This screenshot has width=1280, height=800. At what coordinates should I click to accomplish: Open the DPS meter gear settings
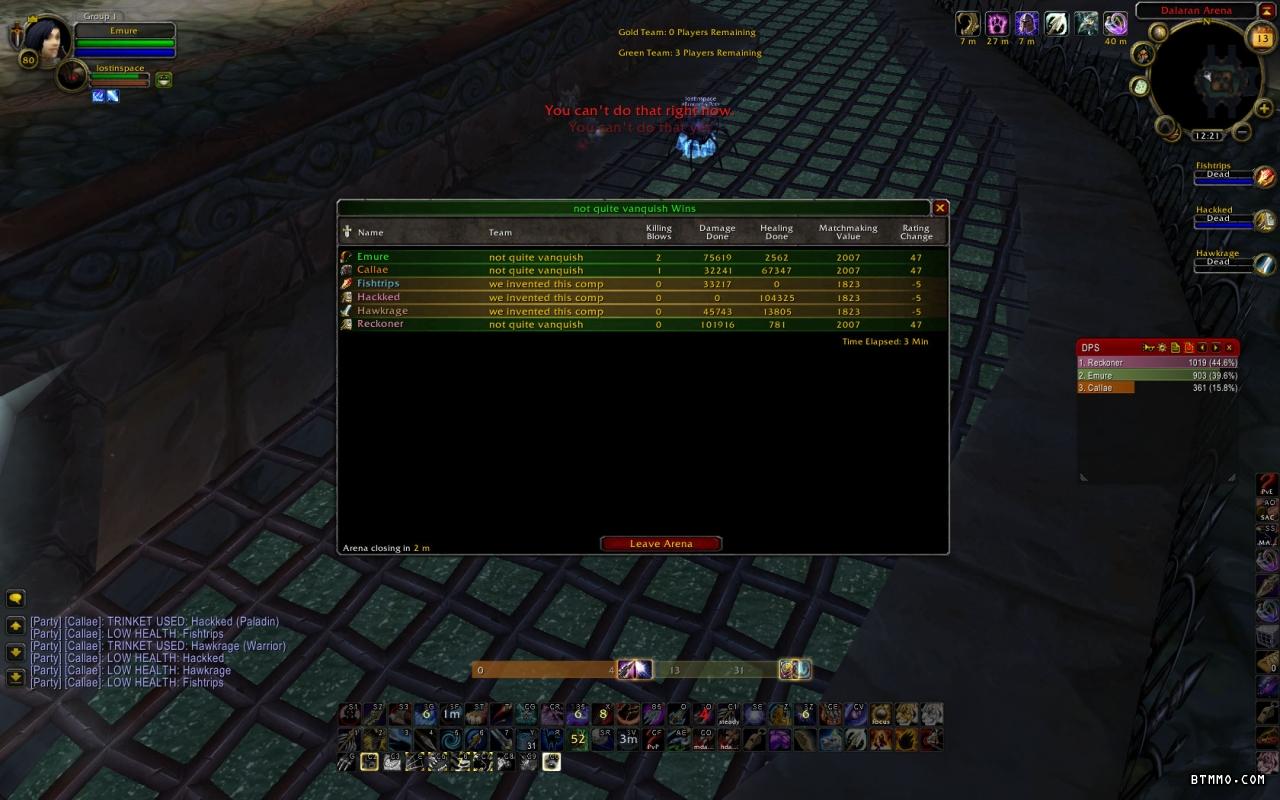pyautogui.click(x=1162, y=348)
